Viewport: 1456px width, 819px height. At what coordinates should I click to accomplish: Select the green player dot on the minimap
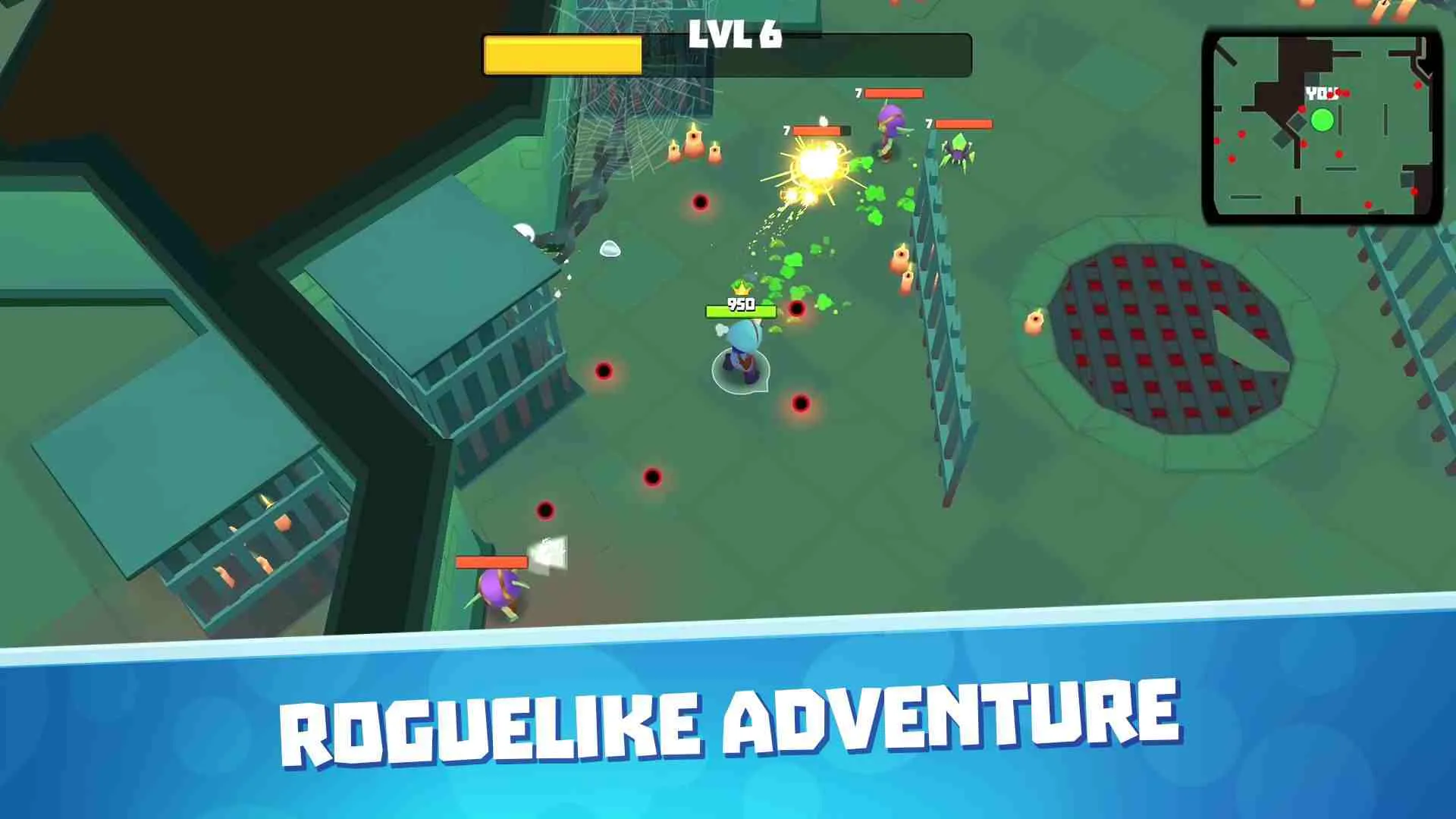(1323, 120)
